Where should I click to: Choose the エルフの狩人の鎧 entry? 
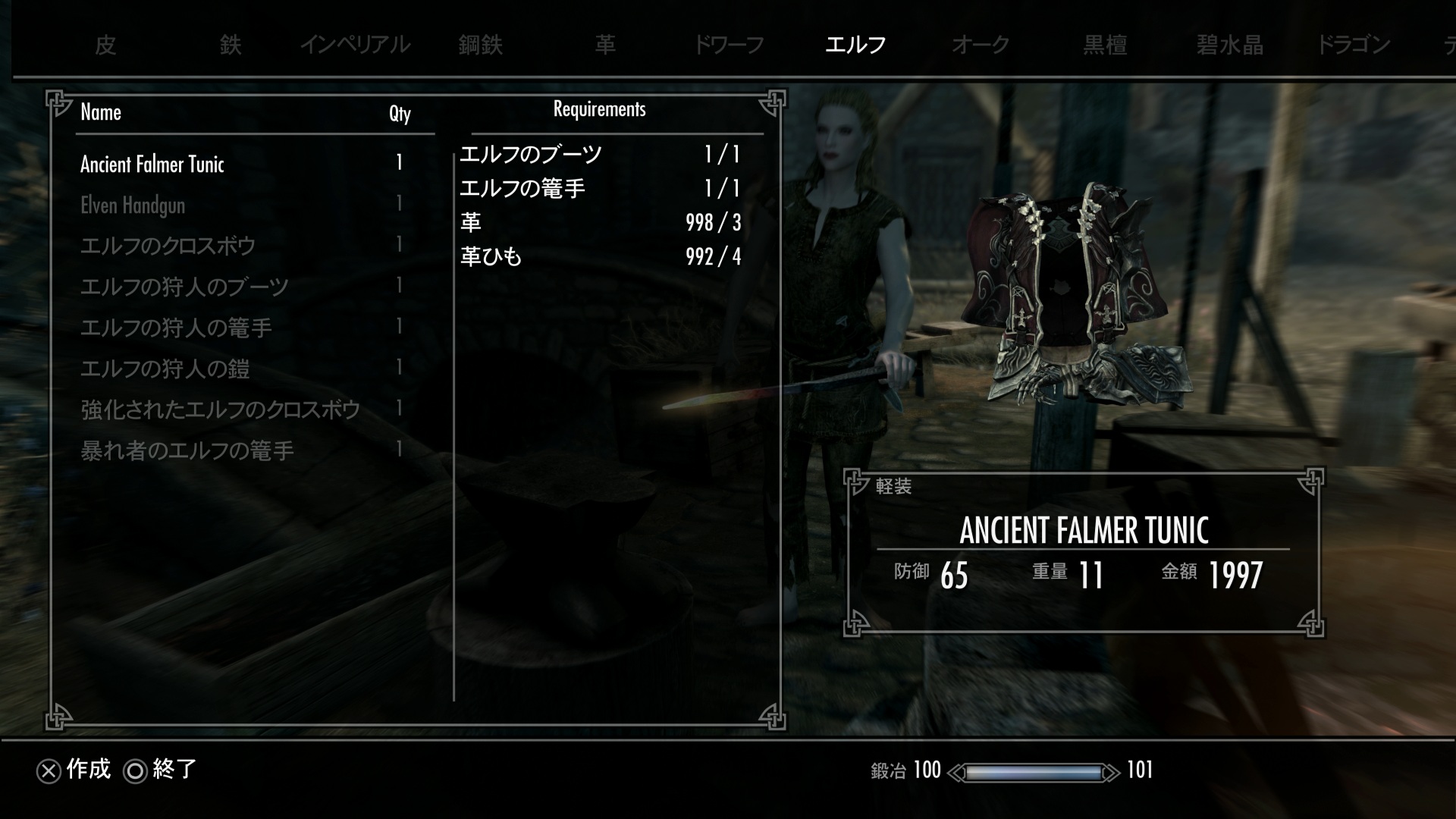coord(165,369)
